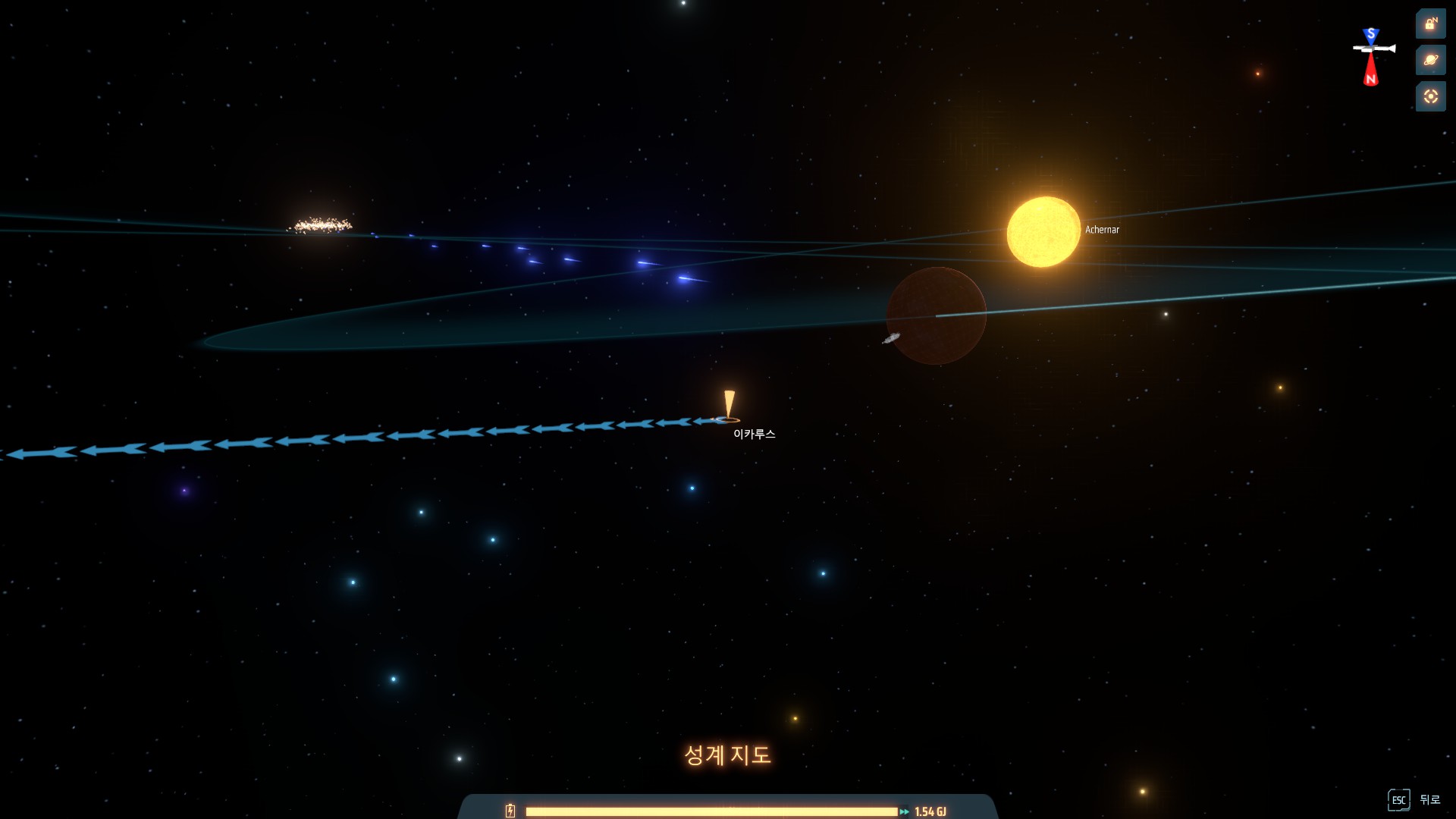Toggle the north lock padlock button

click(x=1430, y=24)
